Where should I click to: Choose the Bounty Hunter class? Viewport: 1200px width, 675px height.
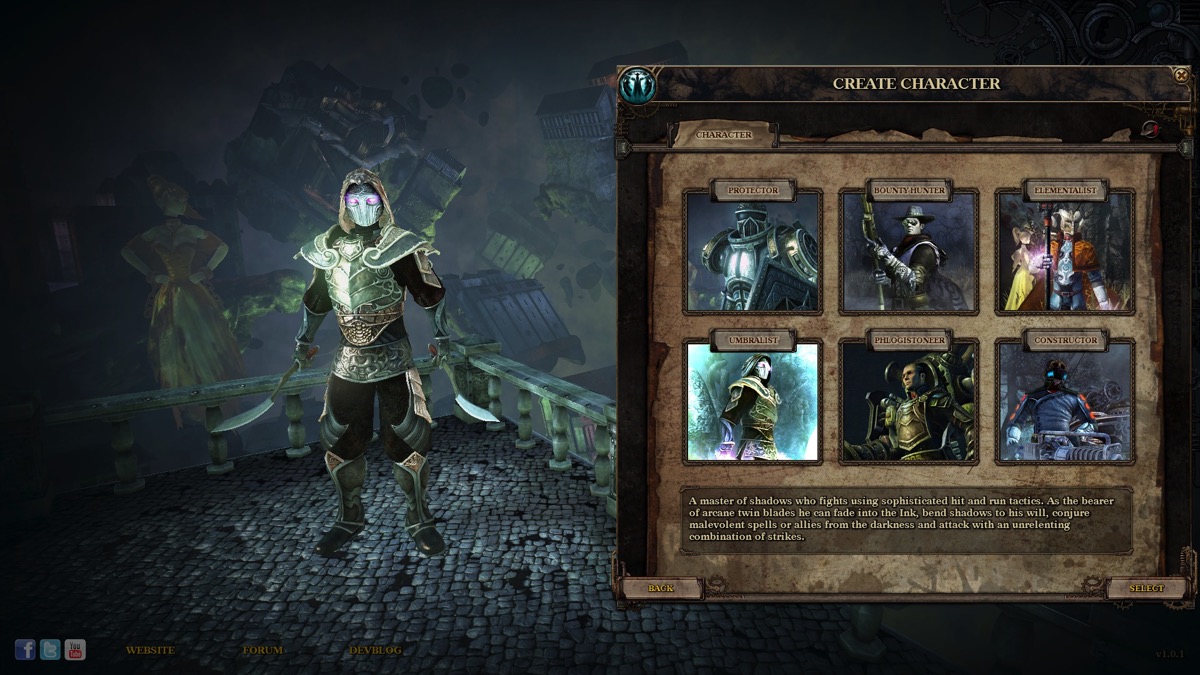pos(908,252)
